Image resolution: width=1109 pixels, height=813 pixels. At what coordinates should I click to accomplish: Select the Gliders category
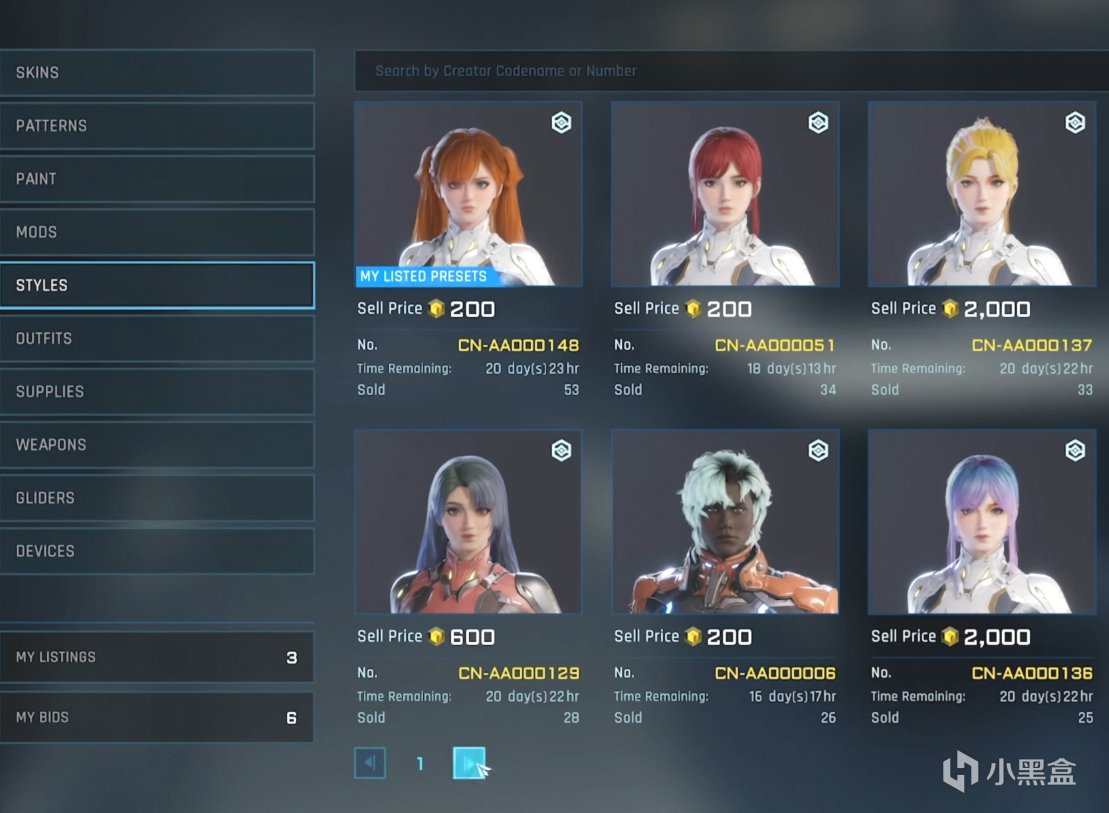(156, 497)
